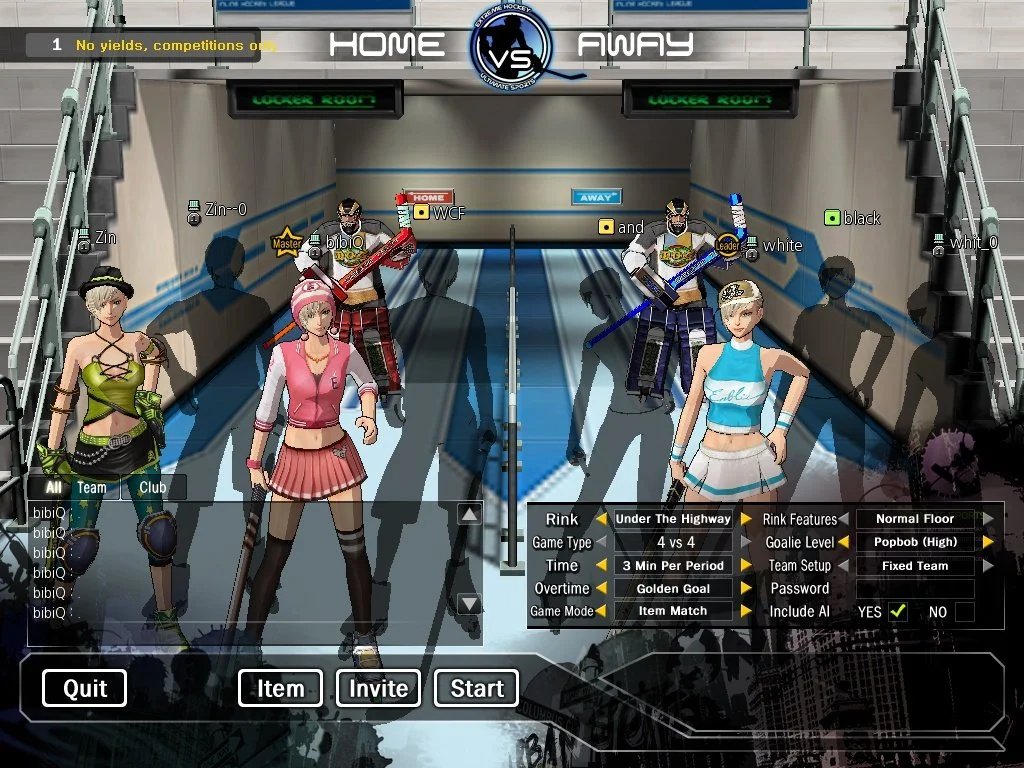
Task: Invite a player to the room
Action: click(378, 688)
